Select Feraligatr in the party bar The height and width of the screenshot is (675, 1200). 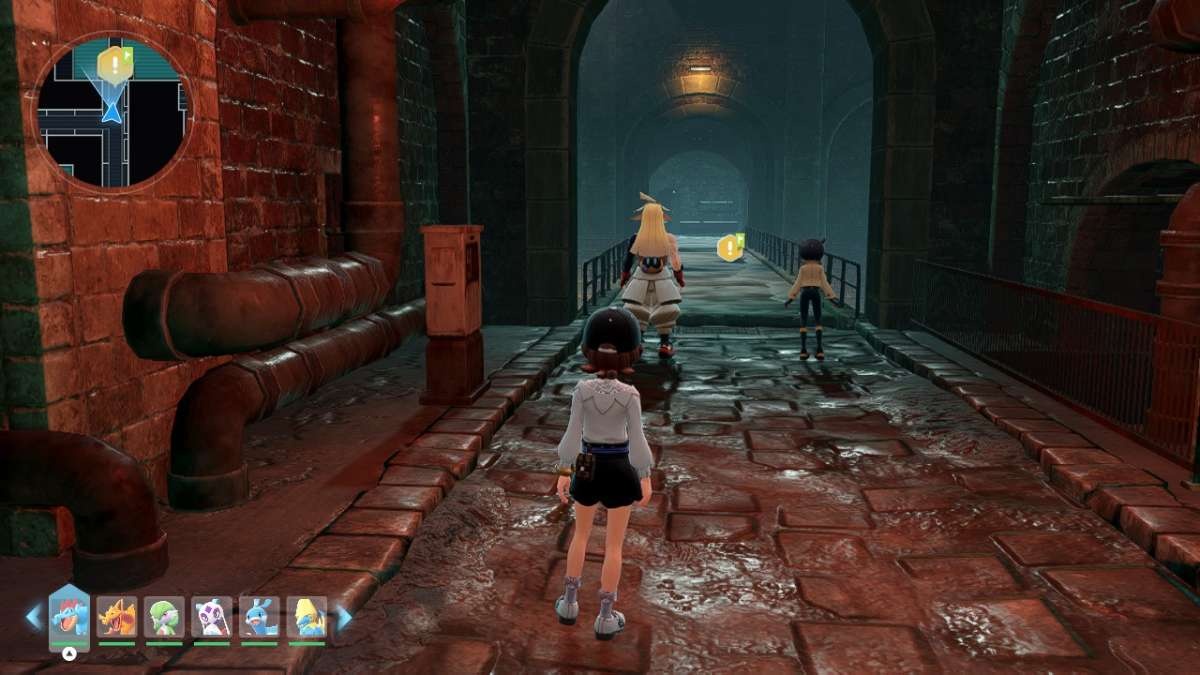69,616
